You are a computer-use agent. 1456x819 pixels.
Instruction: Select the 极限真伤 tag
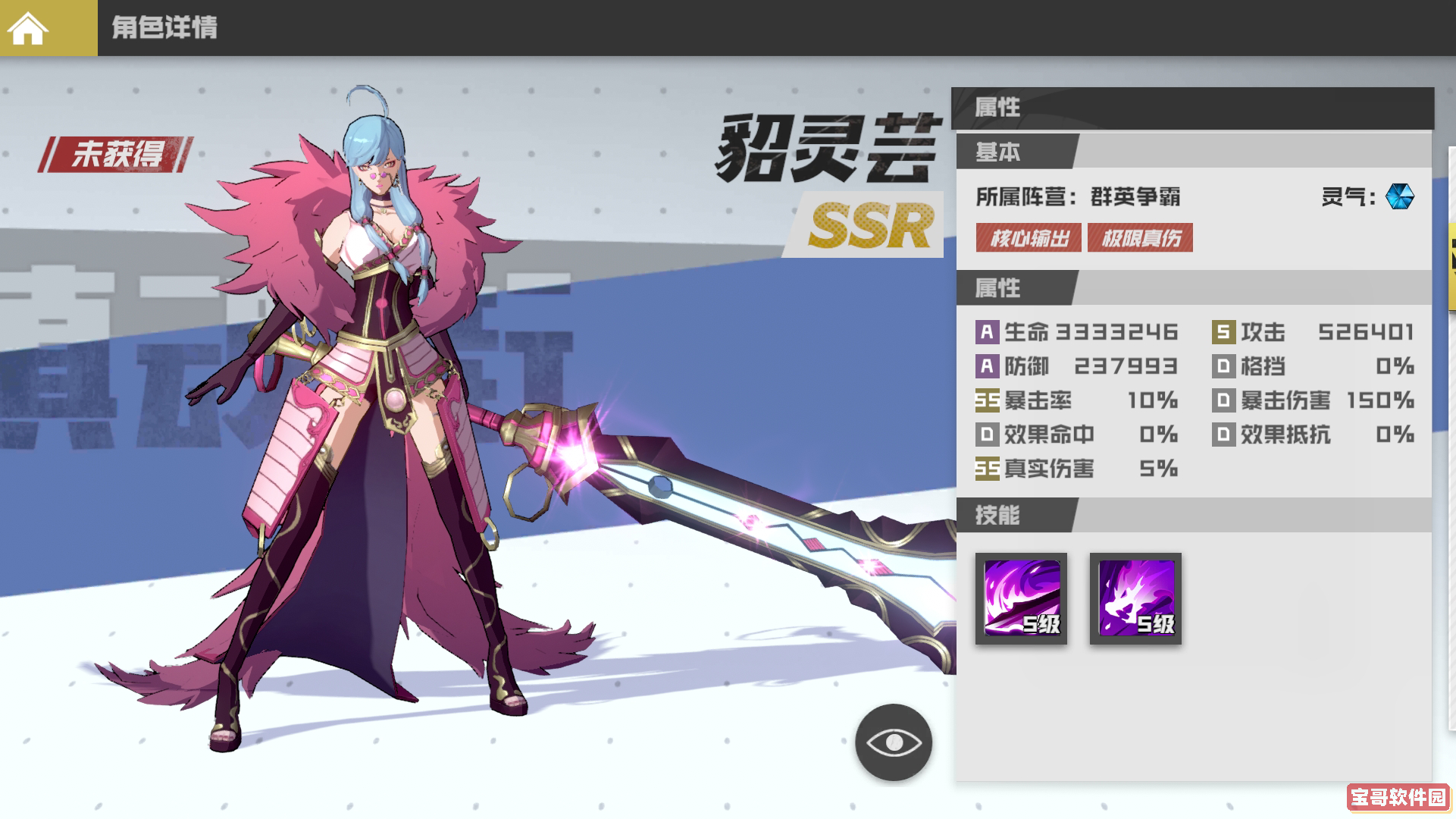tap(1140, 237)
